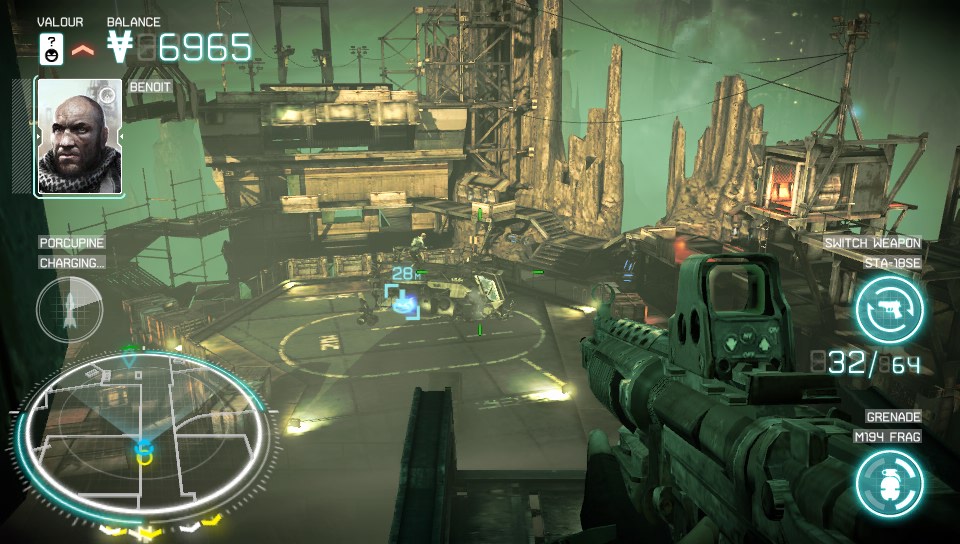Tap the Valour playing card icon
960x544 pixels.
[x=51, y=46]
